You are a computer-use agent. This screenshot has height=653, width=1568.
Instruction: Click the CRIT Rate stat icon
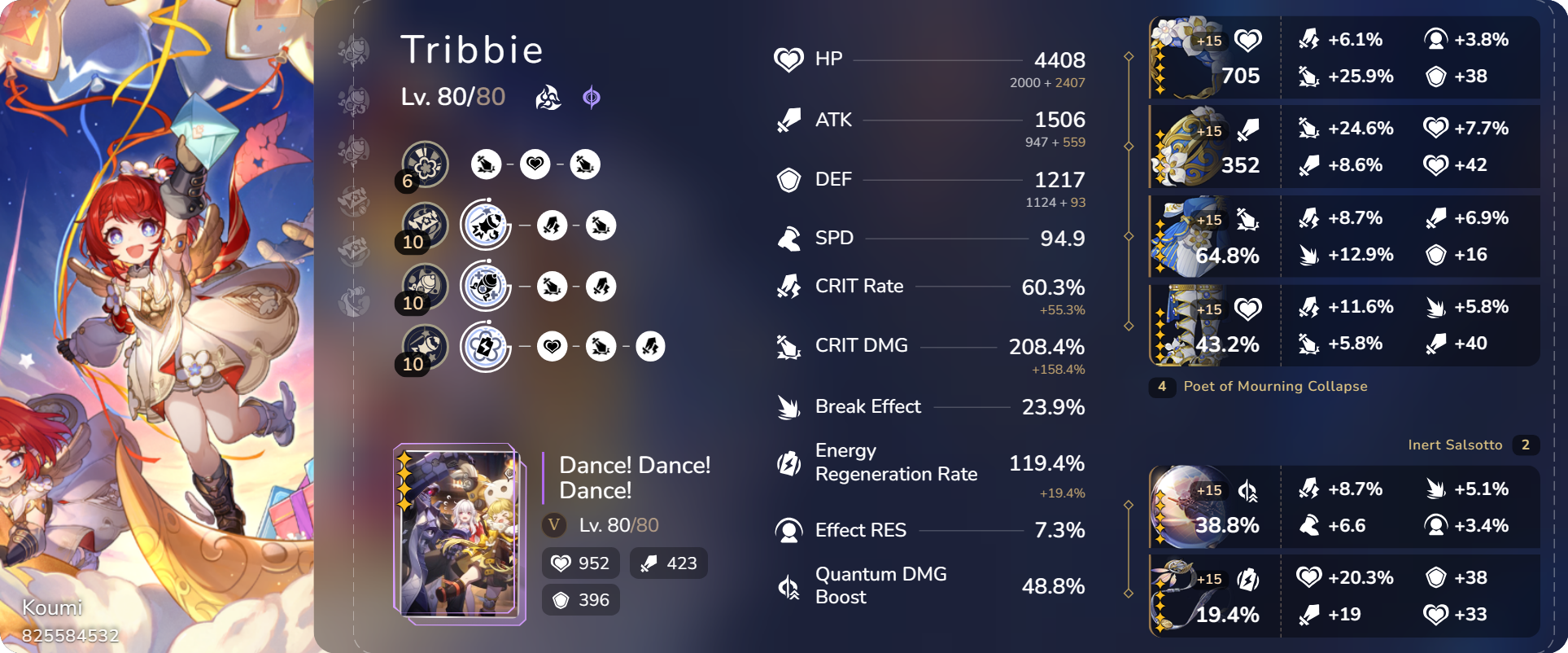788,287
